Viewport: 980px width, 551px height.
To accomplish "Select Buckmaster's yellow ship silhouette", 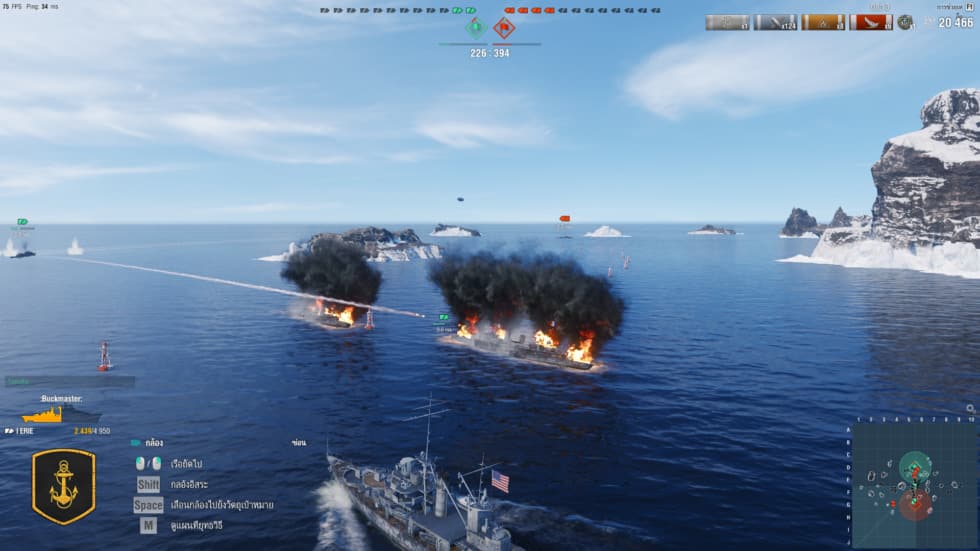I will (x=43, y=414).
